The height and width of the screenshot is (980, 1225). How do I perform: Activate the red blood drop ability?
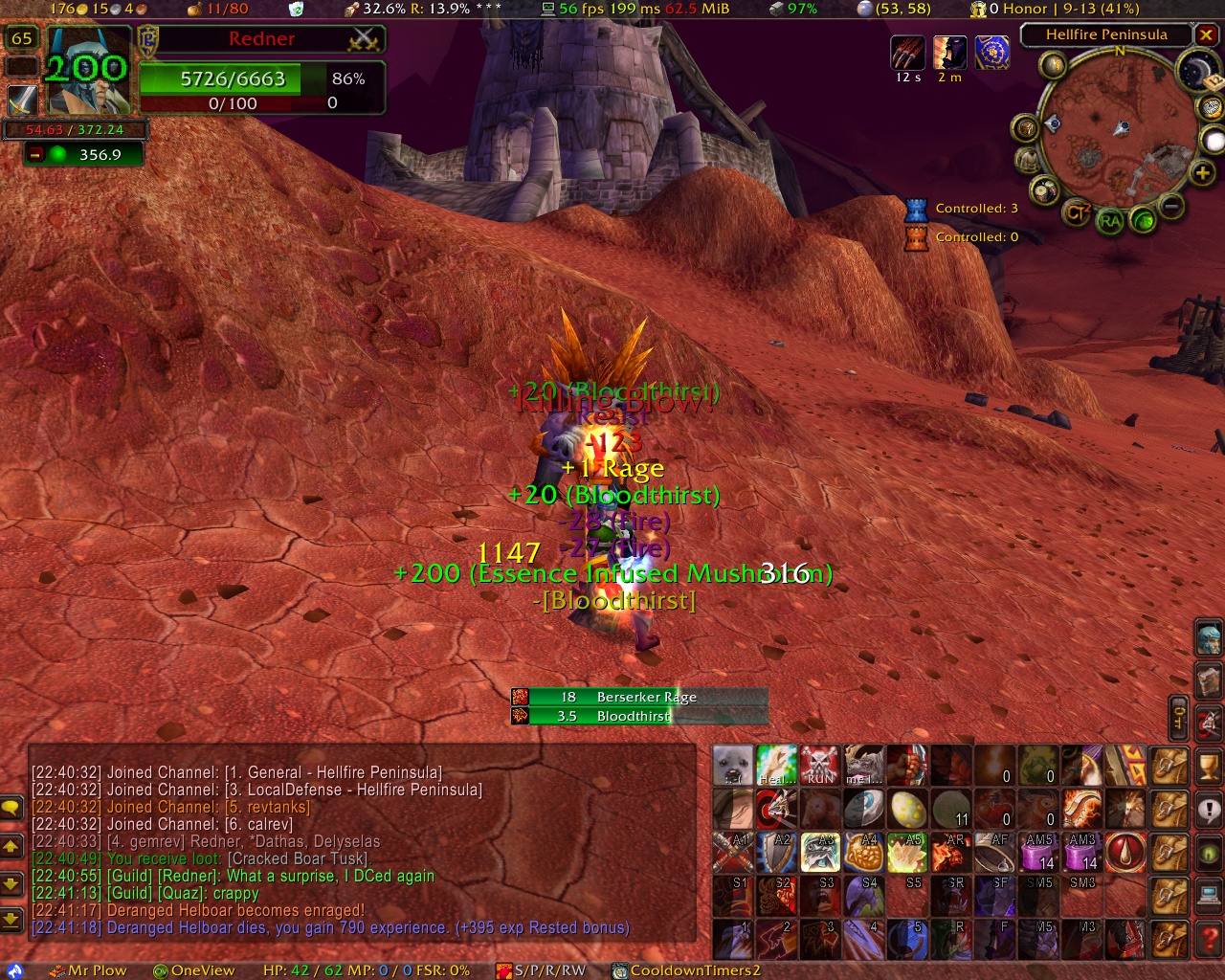point(1125,852)
